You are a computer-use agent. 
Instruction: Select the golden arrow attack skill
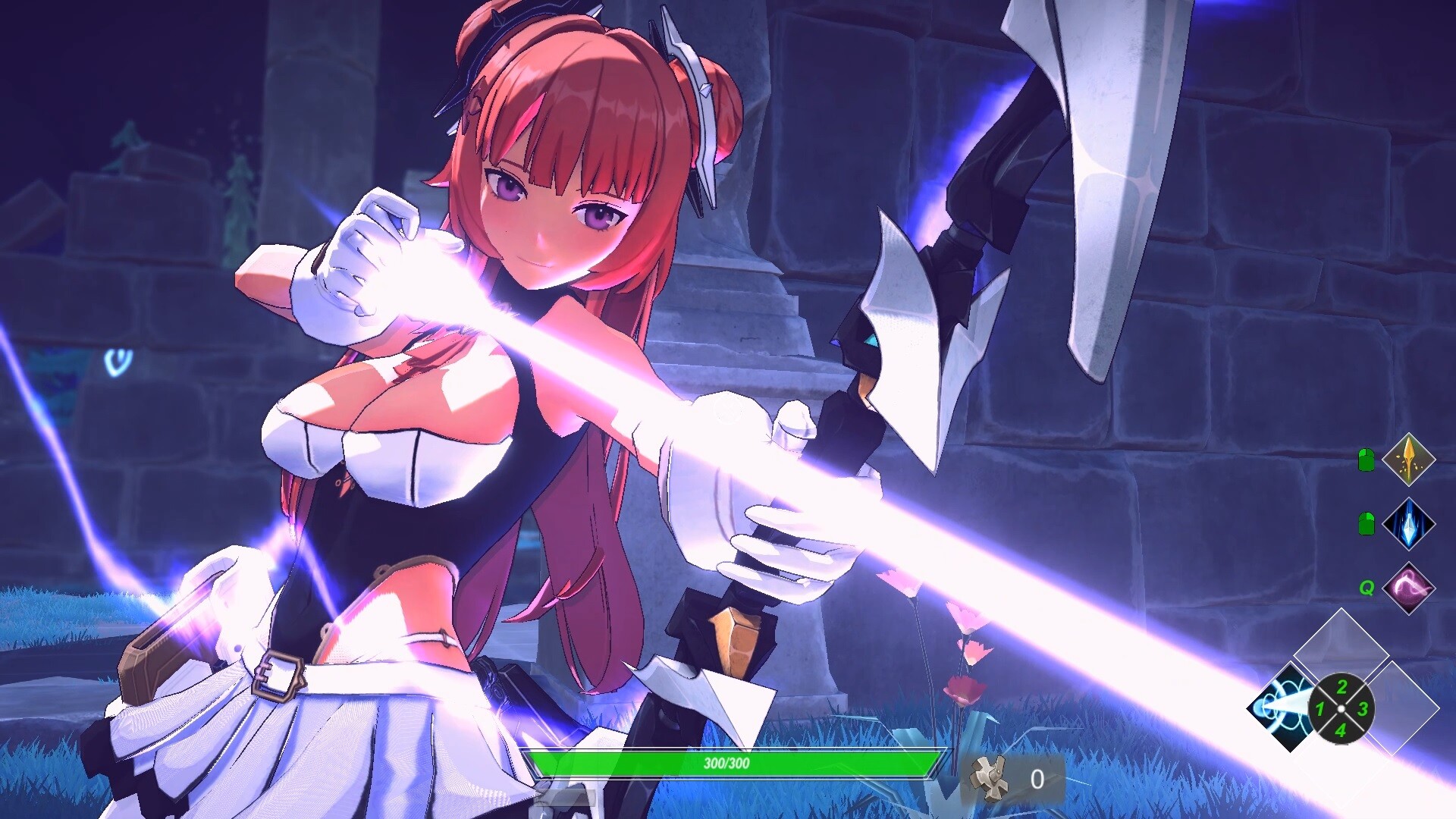click(1407, 461)
